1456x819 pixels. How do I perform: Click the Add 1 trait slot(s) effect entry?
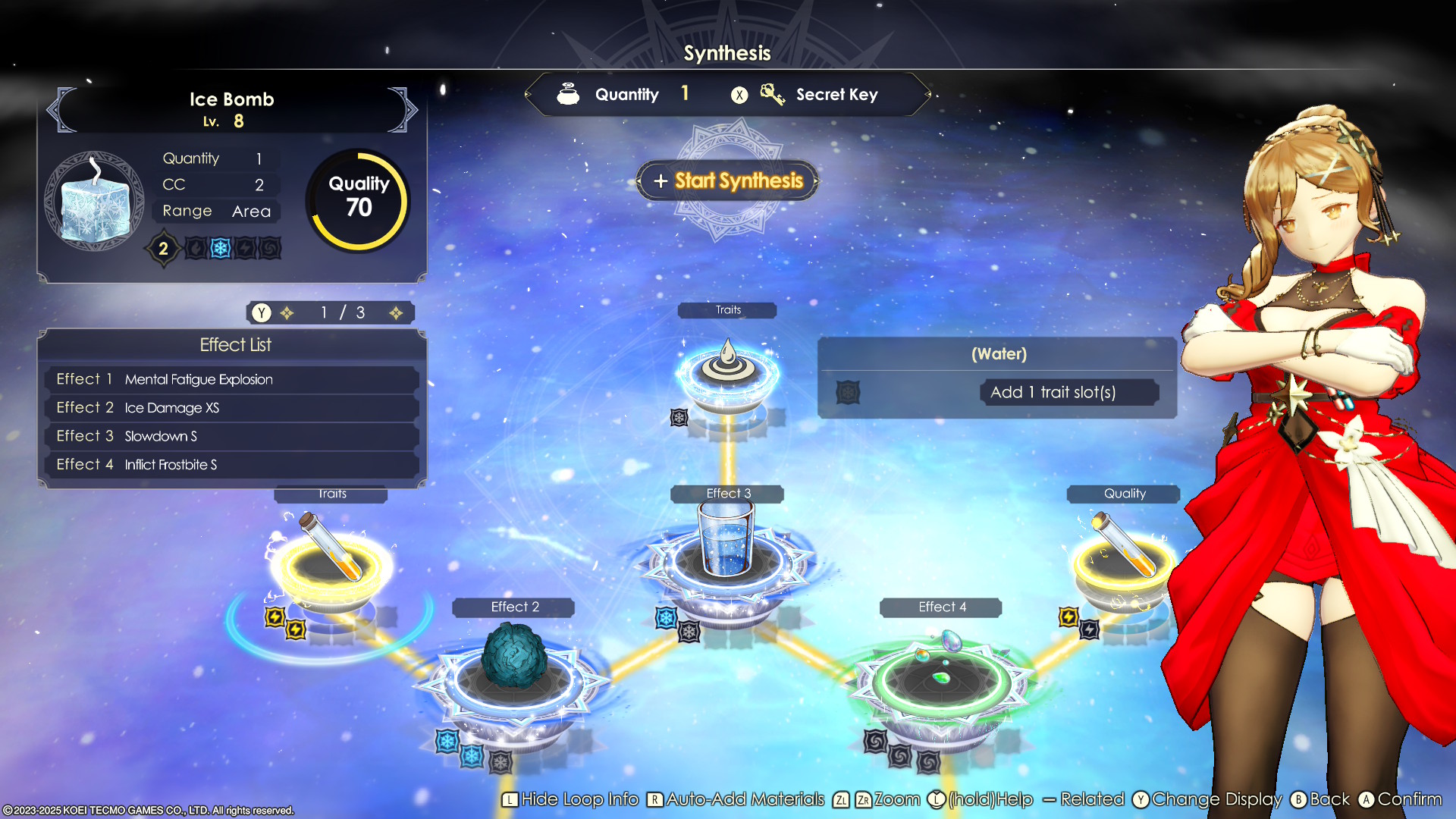(x=1053, y=392)
